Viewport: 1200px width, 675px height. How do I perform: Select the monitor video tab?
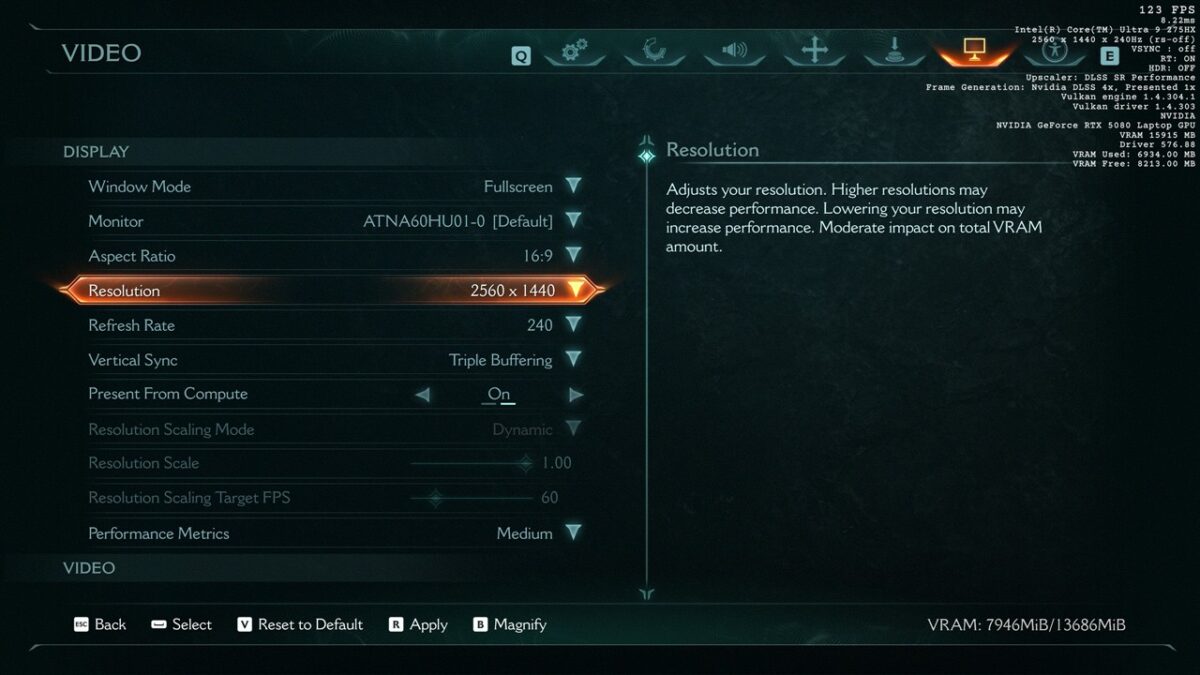974,51
